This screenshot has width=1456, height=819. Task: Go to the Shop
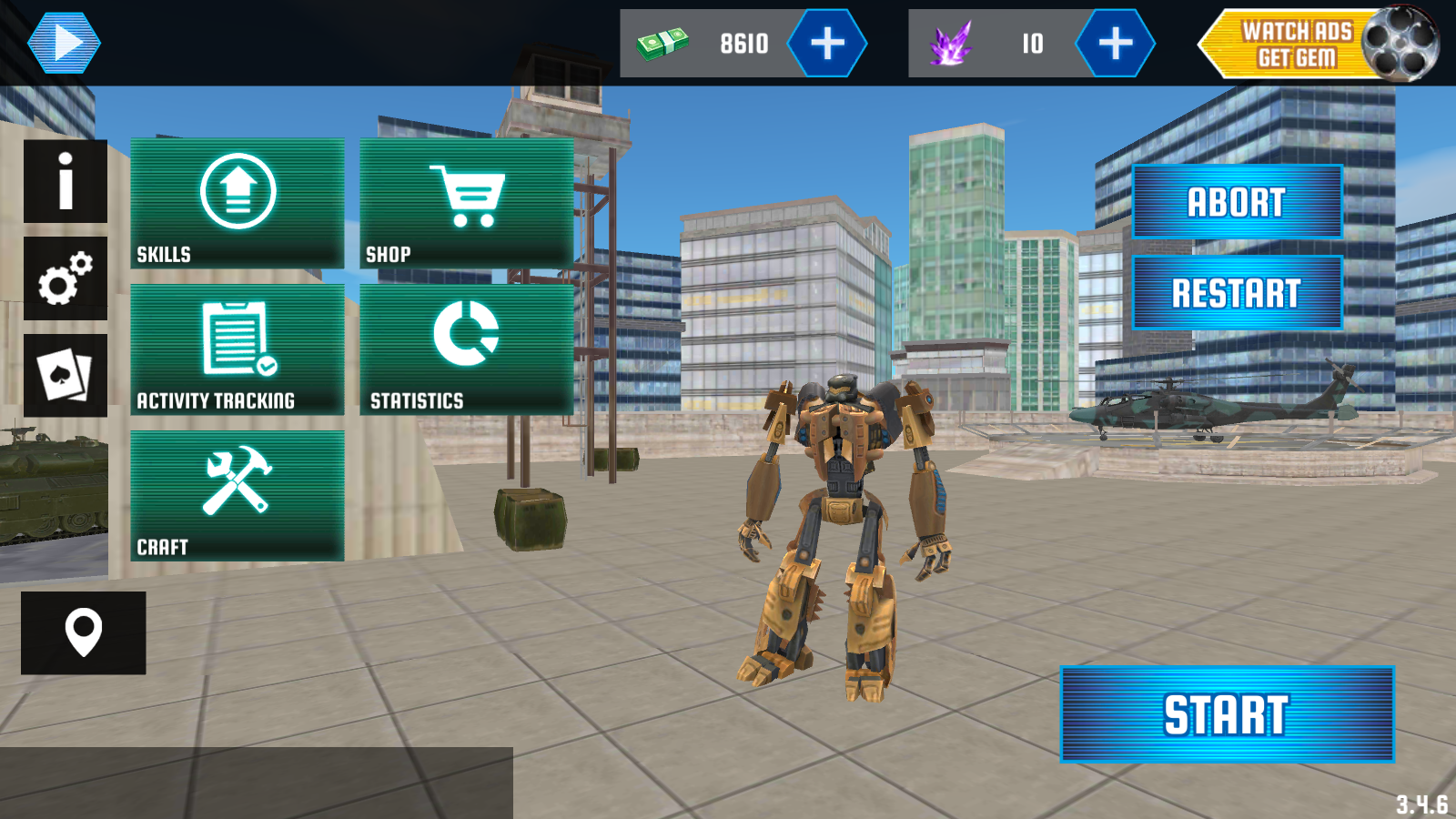[x=467, y=203]
